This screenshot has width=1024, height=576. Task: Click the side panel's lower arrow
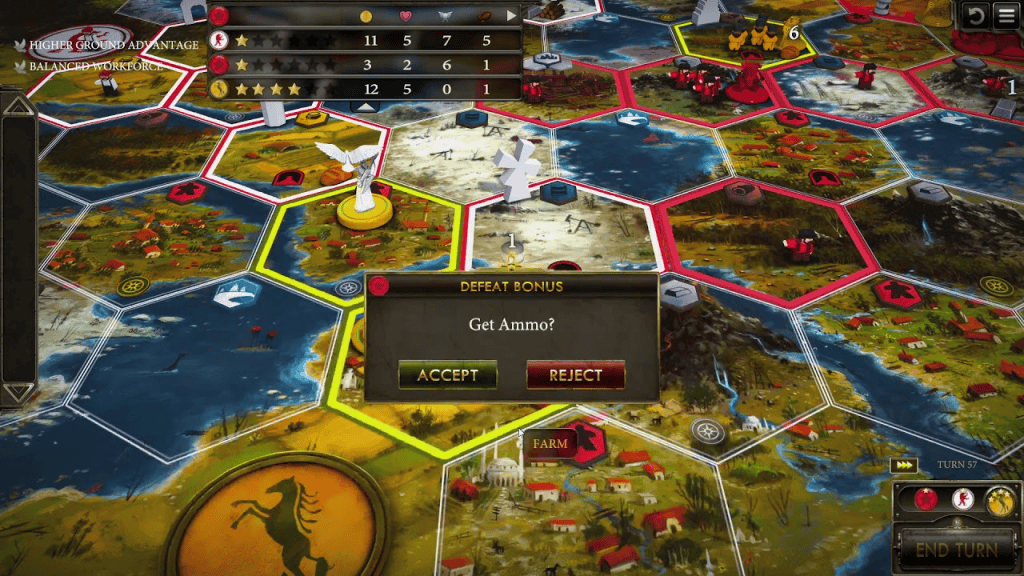[x=17, y=391]
